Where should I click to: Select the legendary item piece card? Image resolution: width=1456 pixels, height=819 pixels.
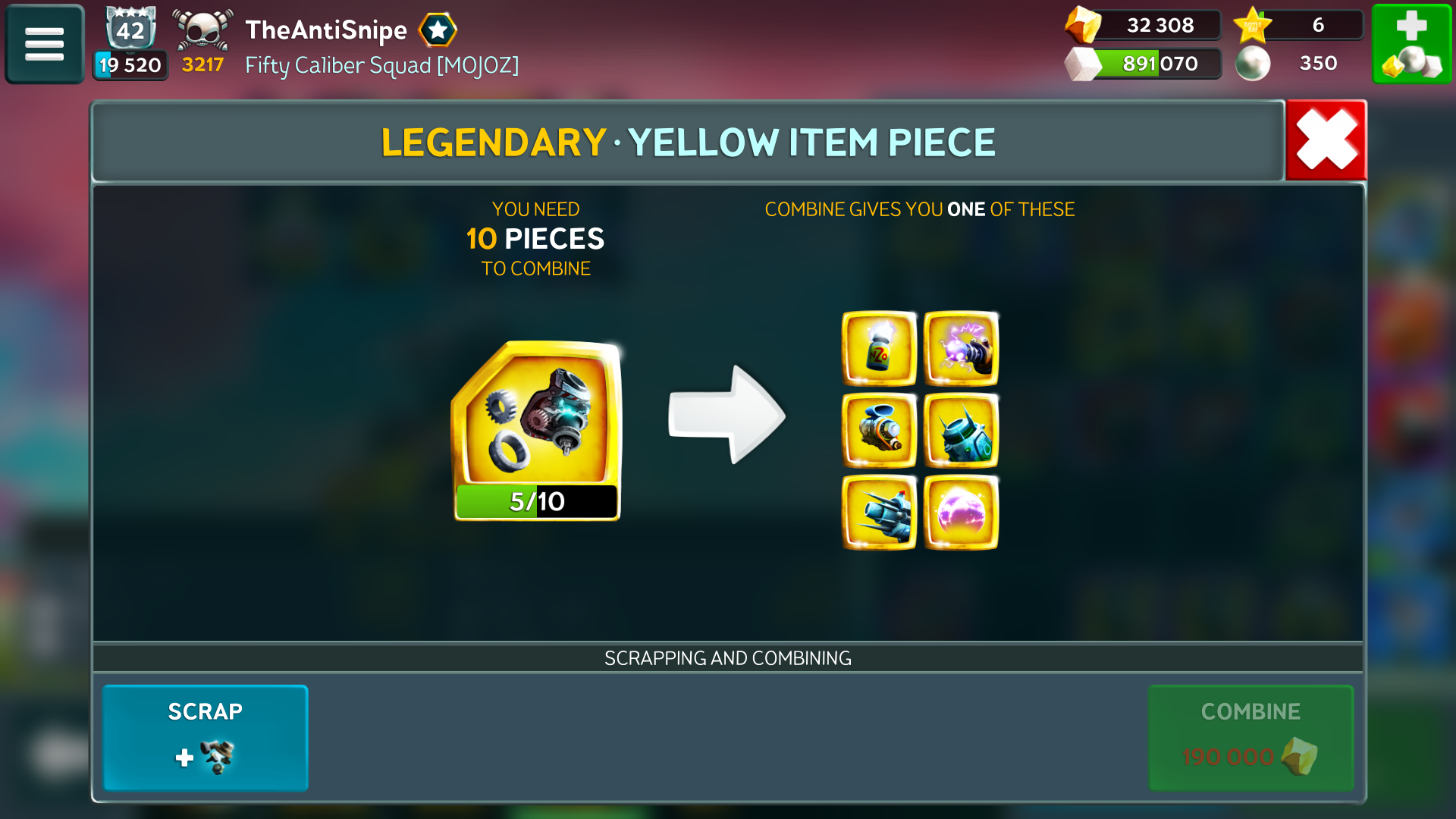tap(537, 430)
